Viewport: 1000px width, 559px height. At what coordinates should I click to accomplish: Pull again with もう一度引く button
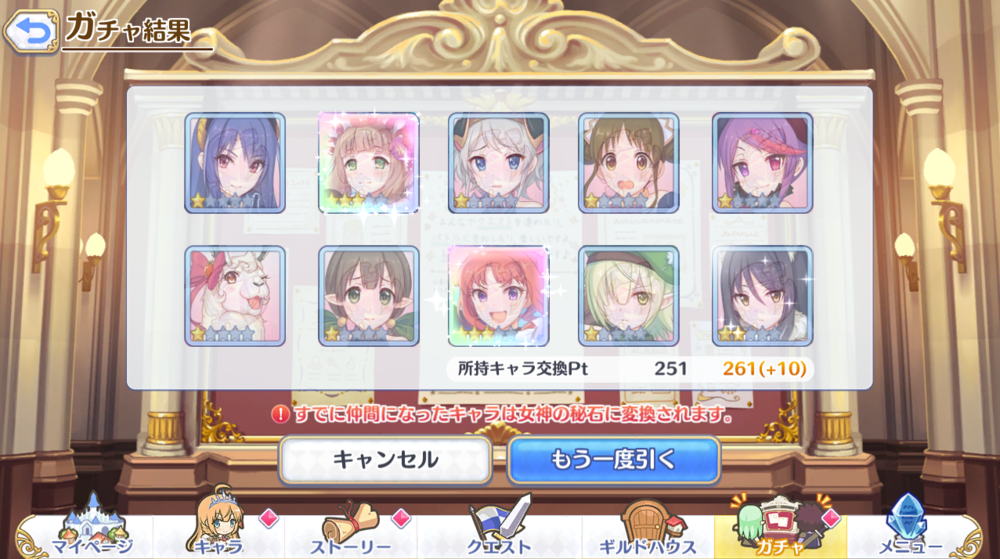coord(613,460)
